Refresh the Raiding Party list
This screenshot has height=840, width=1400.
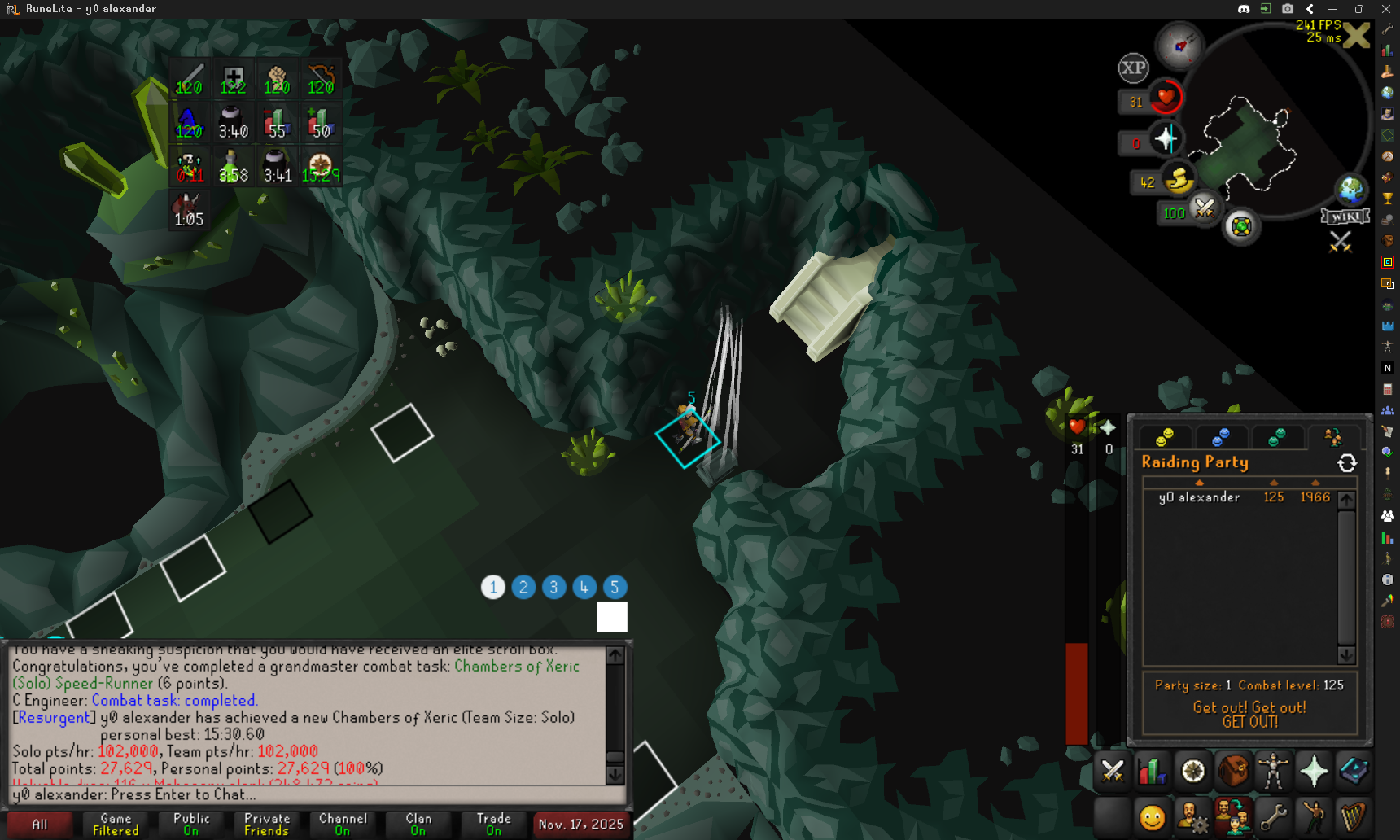(1347, 463)
